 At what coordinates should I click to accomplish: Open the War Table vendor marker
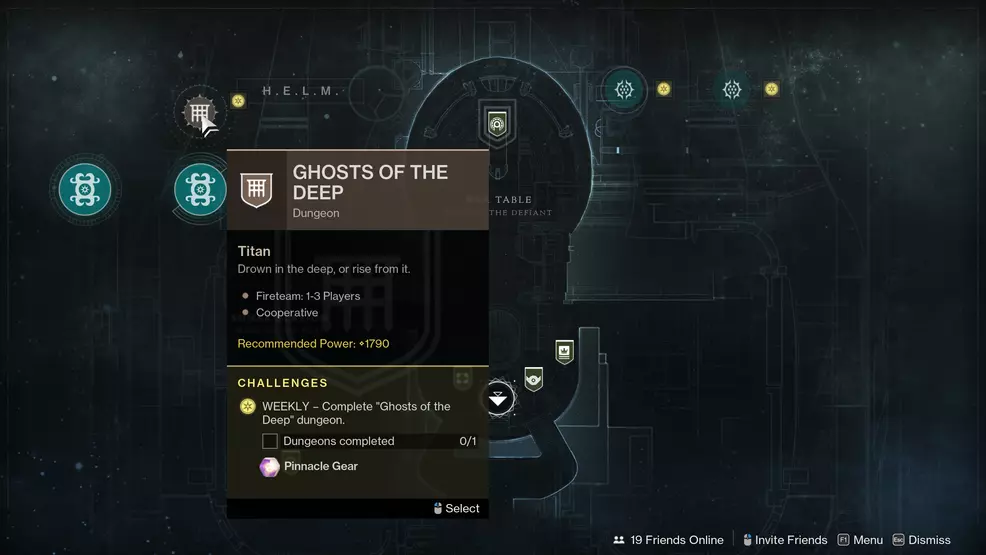coord(497,124)
